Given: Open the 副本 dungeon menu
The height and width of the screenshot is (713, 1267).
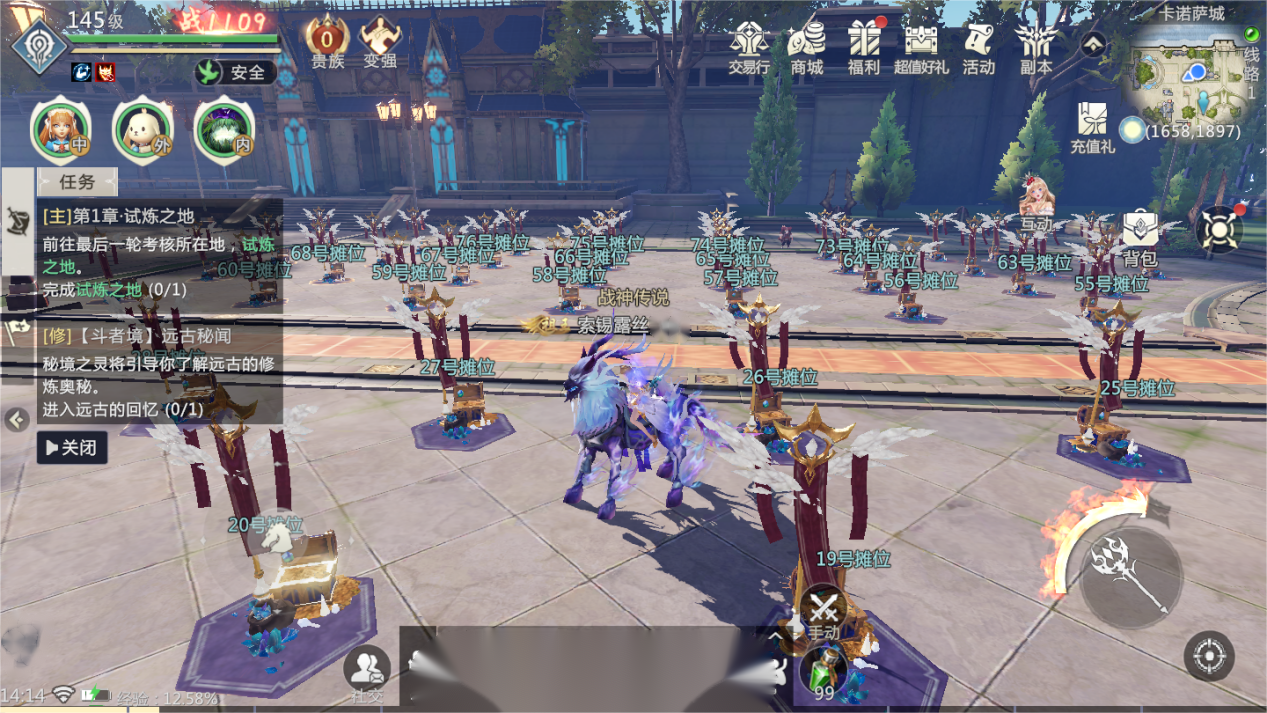Looking at the screenshot, I should click(1036, 47).
